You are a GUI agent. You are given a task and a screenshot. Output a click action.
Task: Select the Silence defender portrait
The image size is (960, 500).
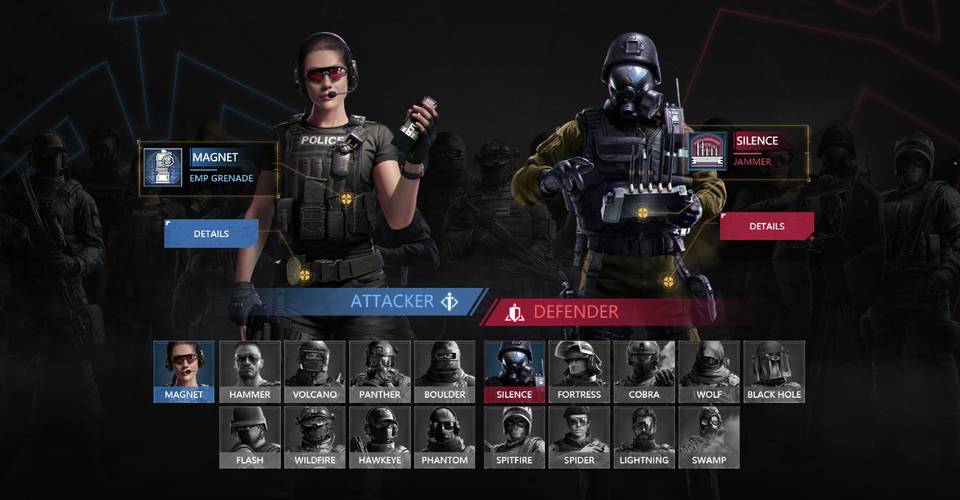coord(514,371)
